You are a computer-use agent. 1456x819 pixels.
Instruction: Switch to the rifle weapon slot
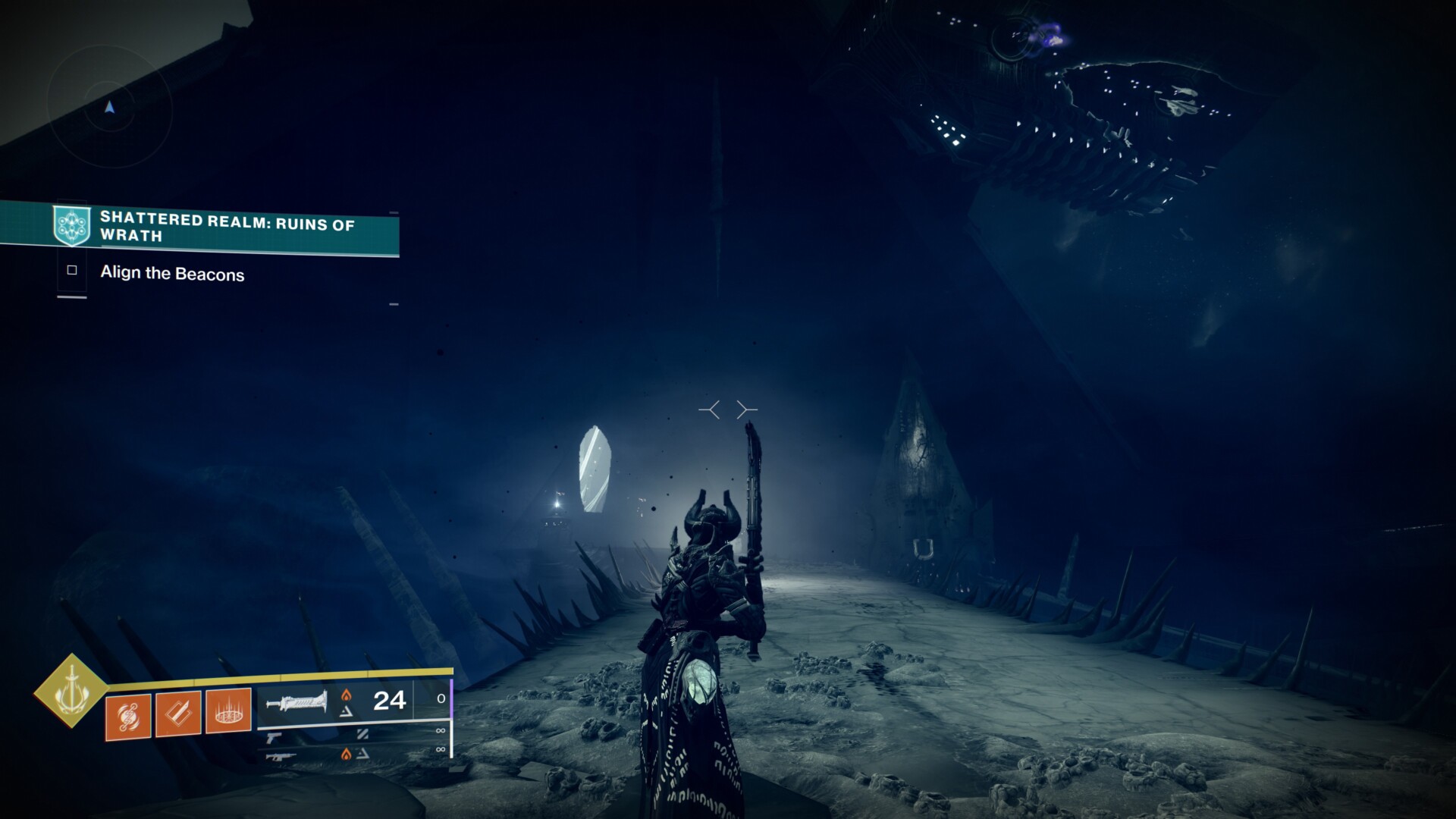[x=277, y=756]
